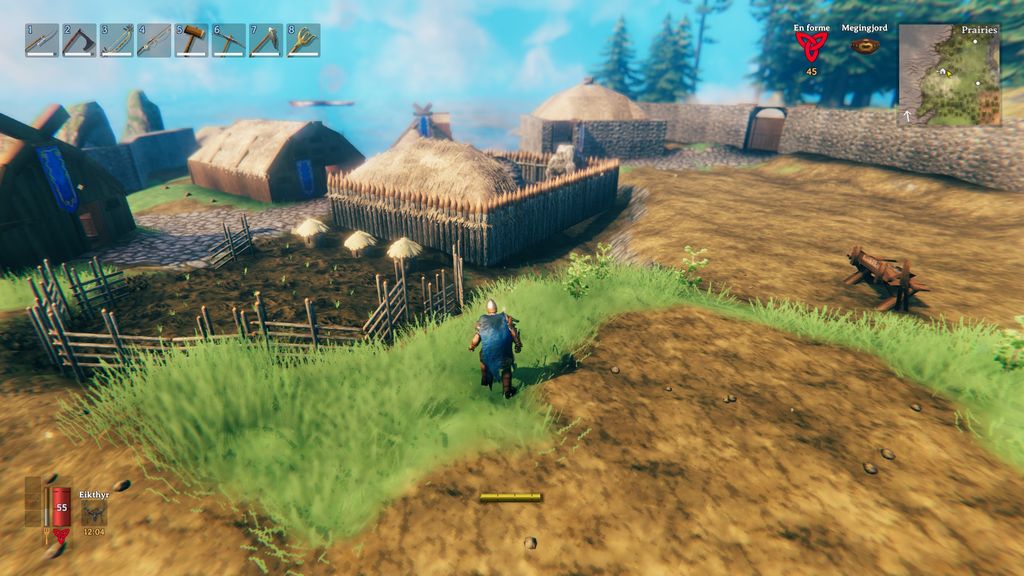Select the pickaxe in hotbar slot 6
The height and width of the screenshot is (576, 1024).
point(229,40)
